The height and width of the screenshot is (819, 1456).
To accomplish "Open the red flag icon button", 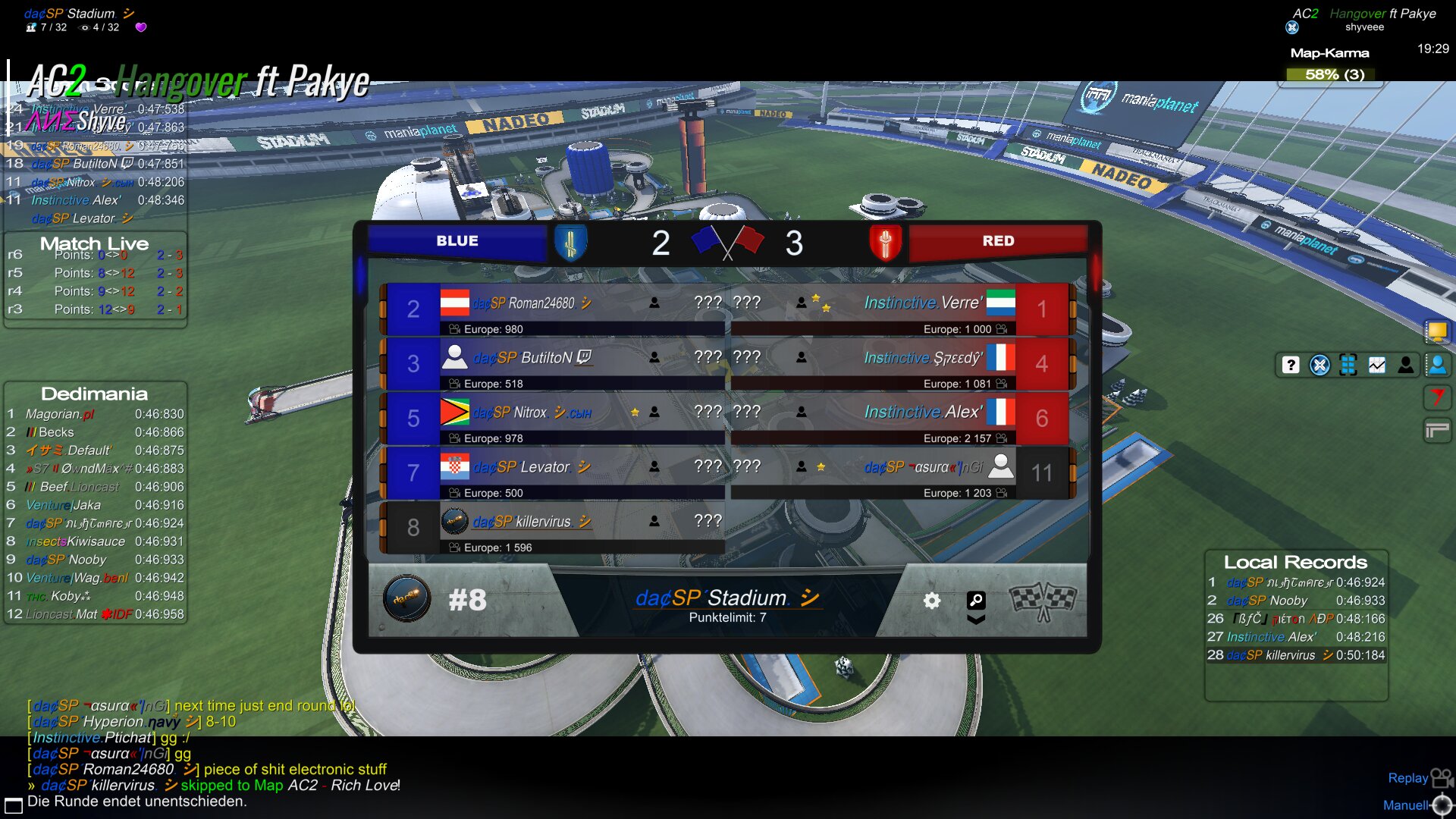I will [1437, 397].
